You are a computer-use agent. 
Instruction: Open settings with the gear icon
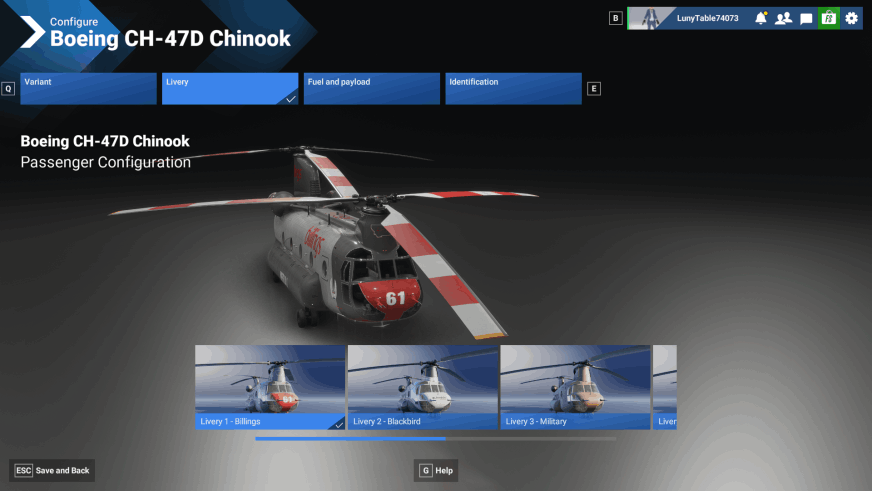coord(851,18)
